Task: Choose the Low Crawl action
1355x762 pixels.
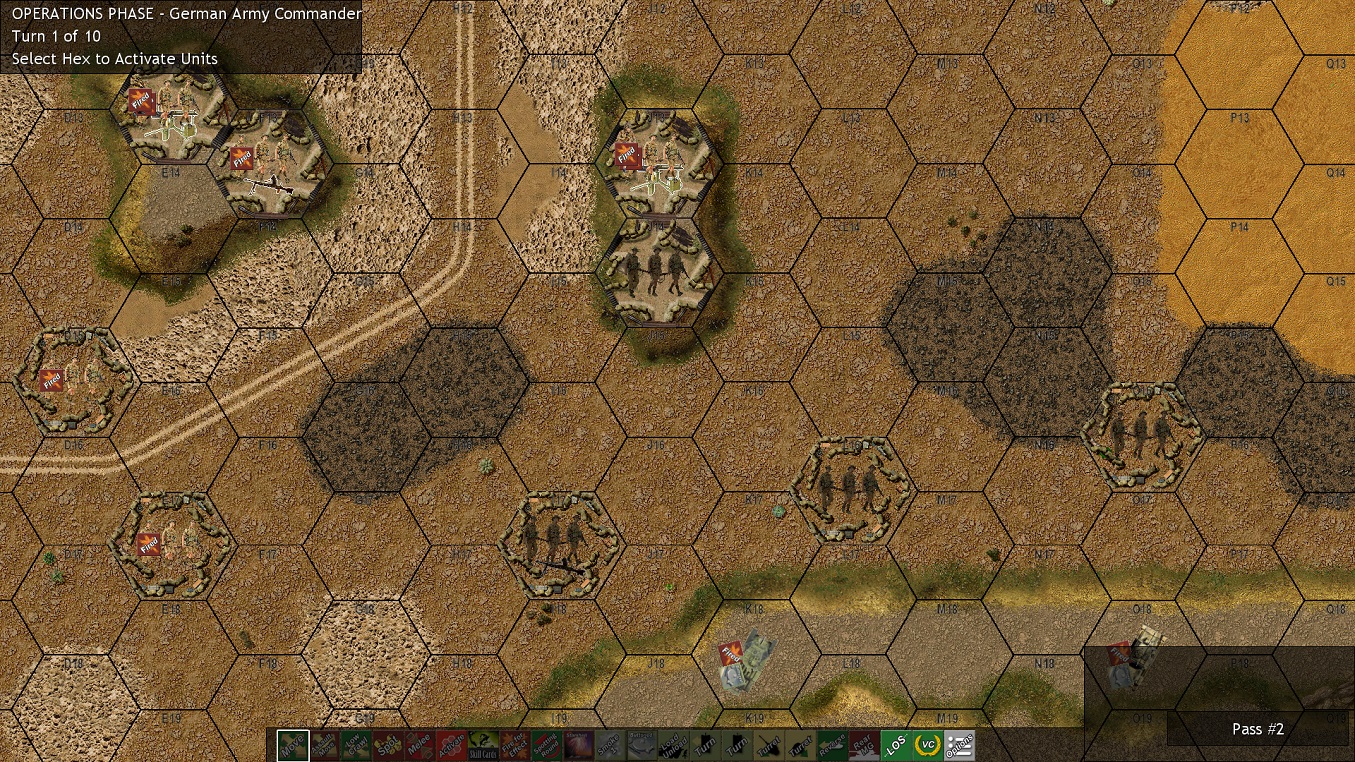Action: pyautogui.click(x=355, y=745)
